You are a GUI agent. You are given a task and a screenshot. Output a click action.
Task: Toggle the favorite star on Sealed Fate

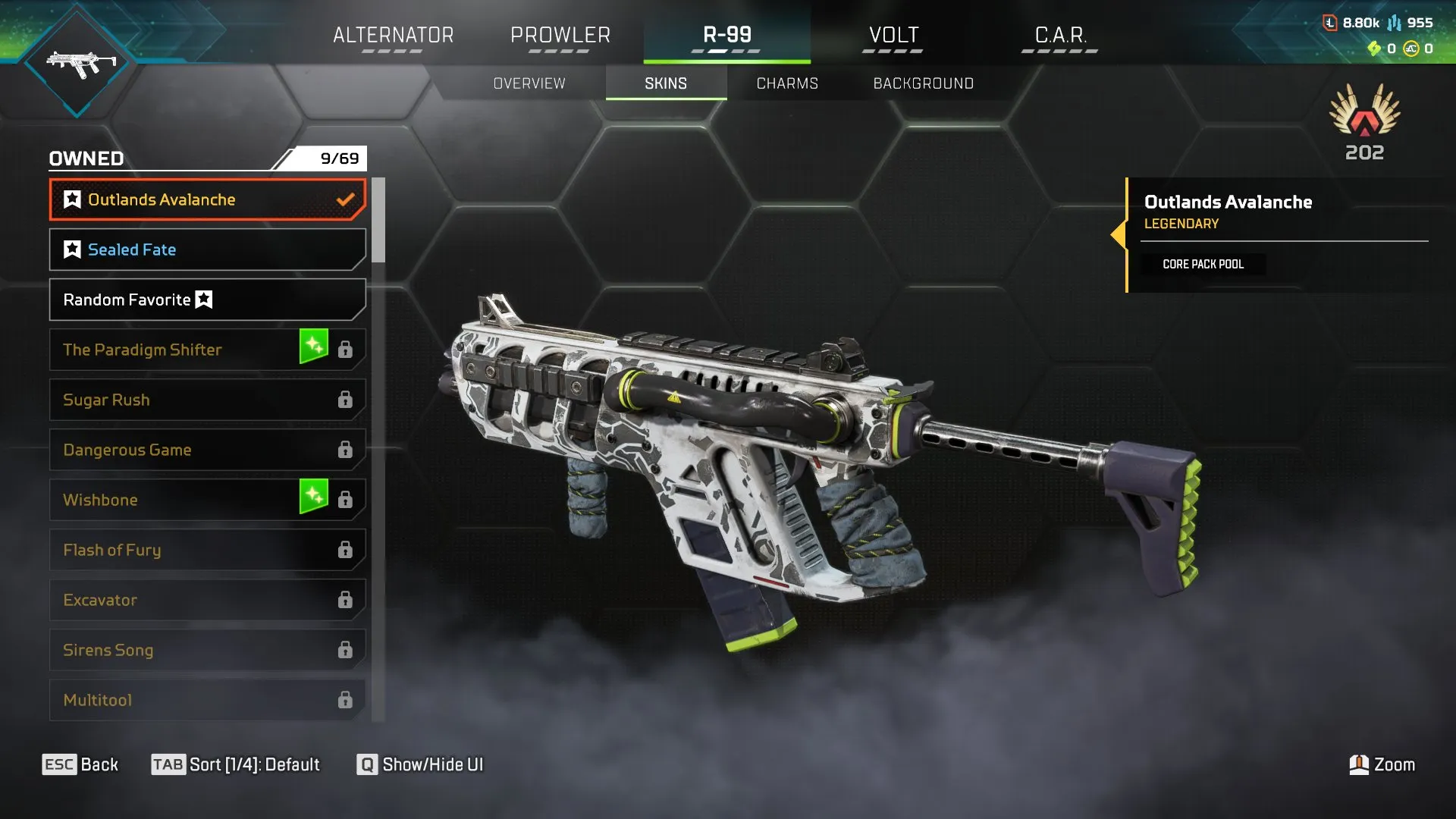pos(71,249)
